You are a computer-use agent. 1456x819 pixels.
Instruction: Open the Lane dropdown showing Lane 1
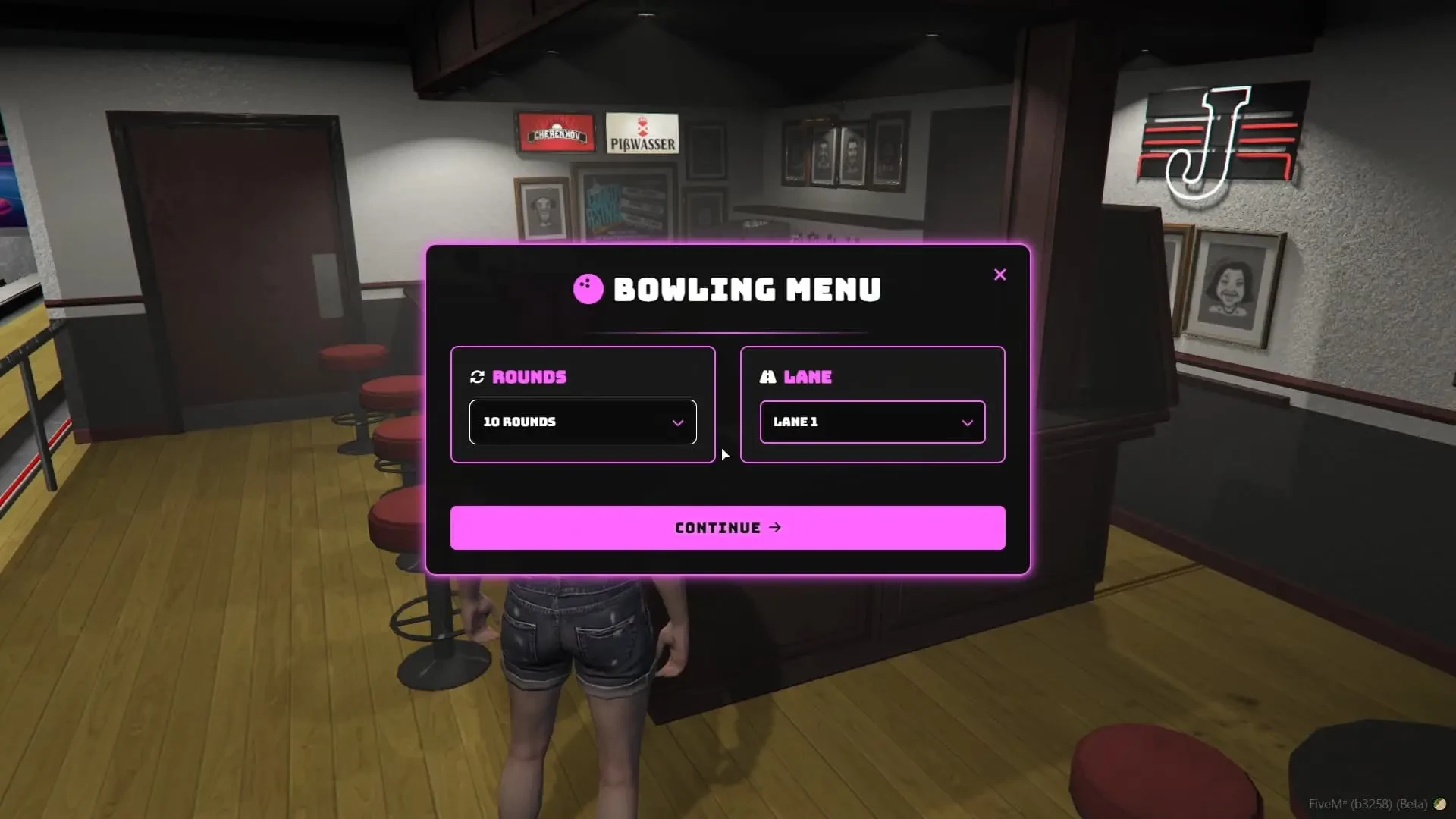point(872,422)
